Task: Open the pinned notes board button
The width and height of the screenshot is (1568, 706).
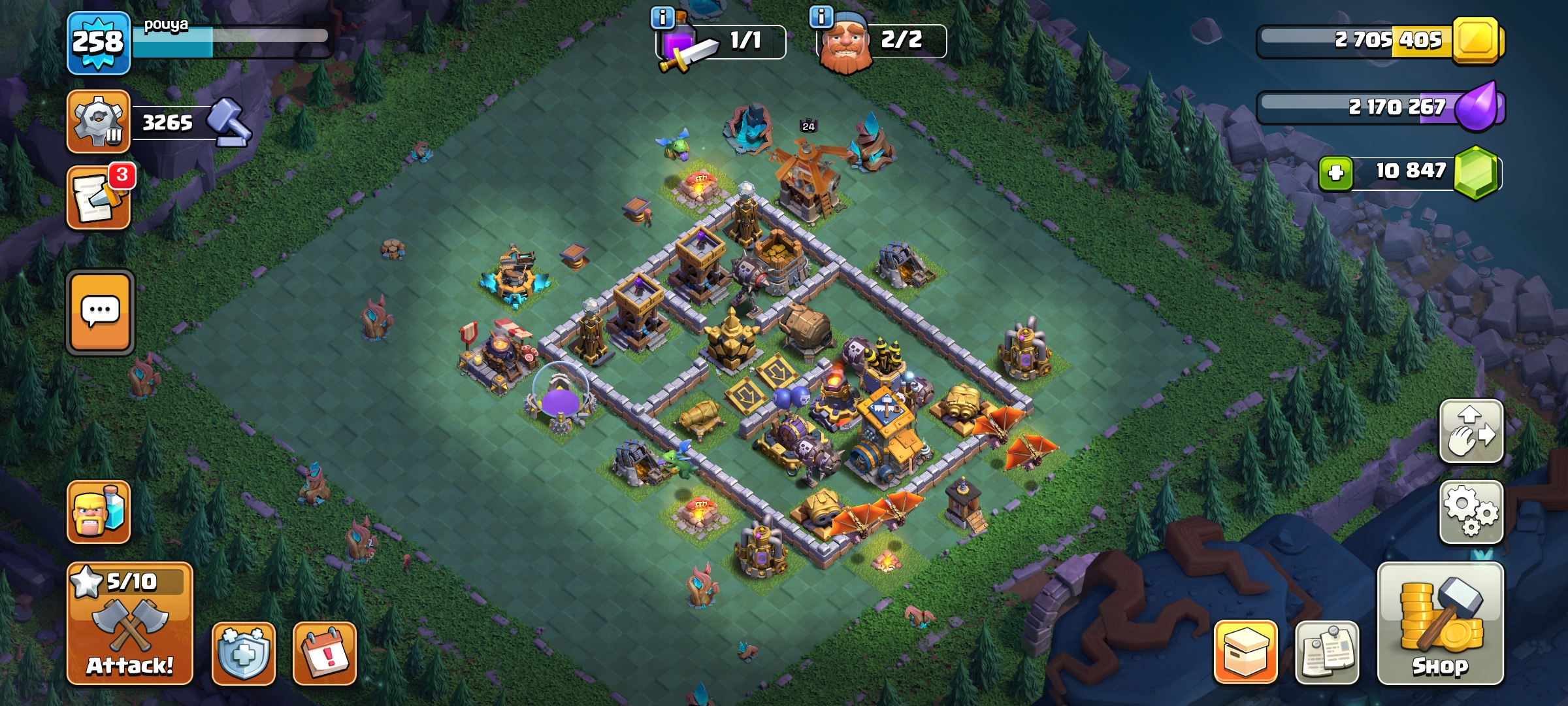Action: (x=1327, y=652)
